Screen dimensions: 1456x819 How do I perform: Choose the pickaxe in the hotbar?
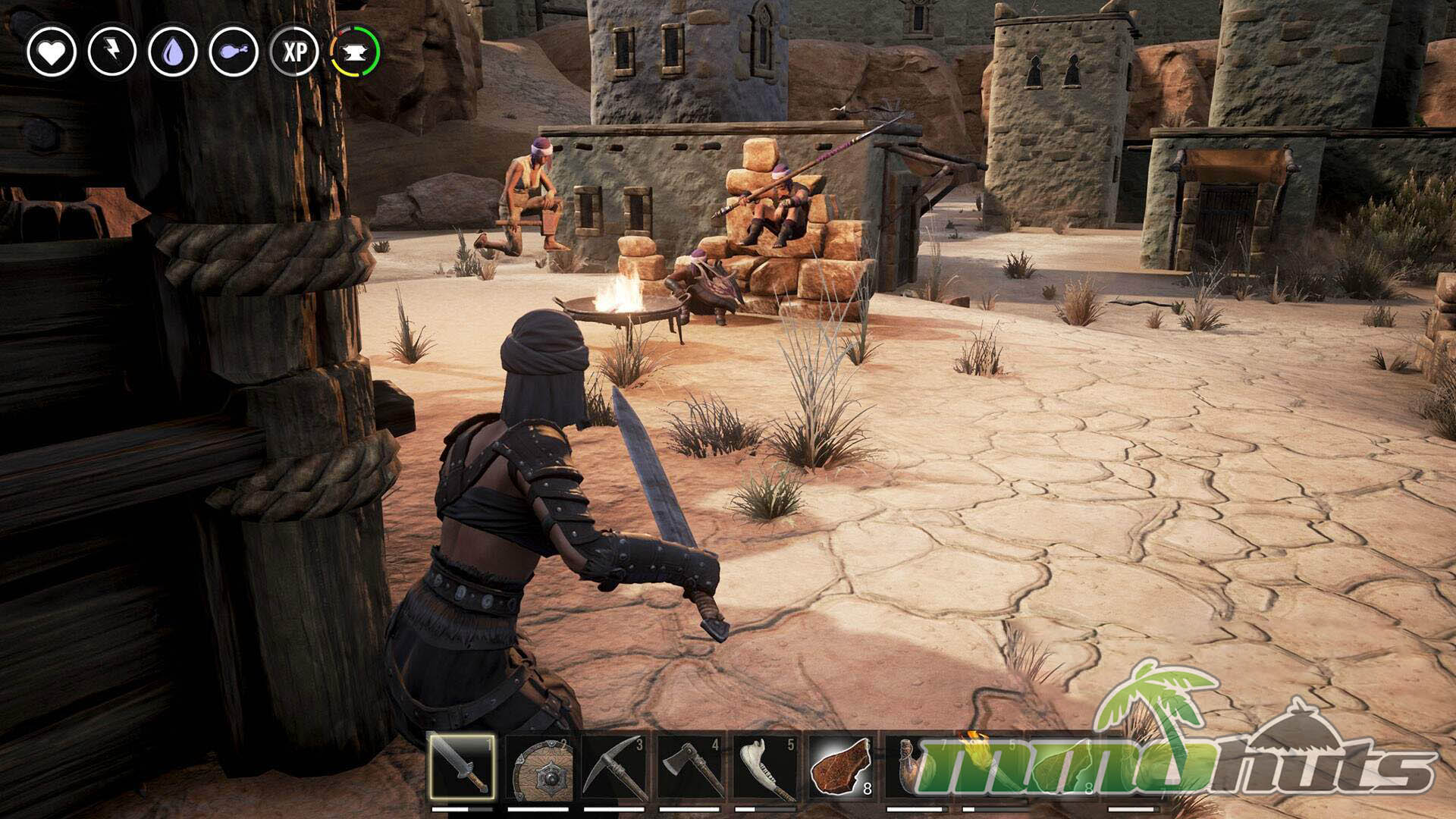coord(614,767)
